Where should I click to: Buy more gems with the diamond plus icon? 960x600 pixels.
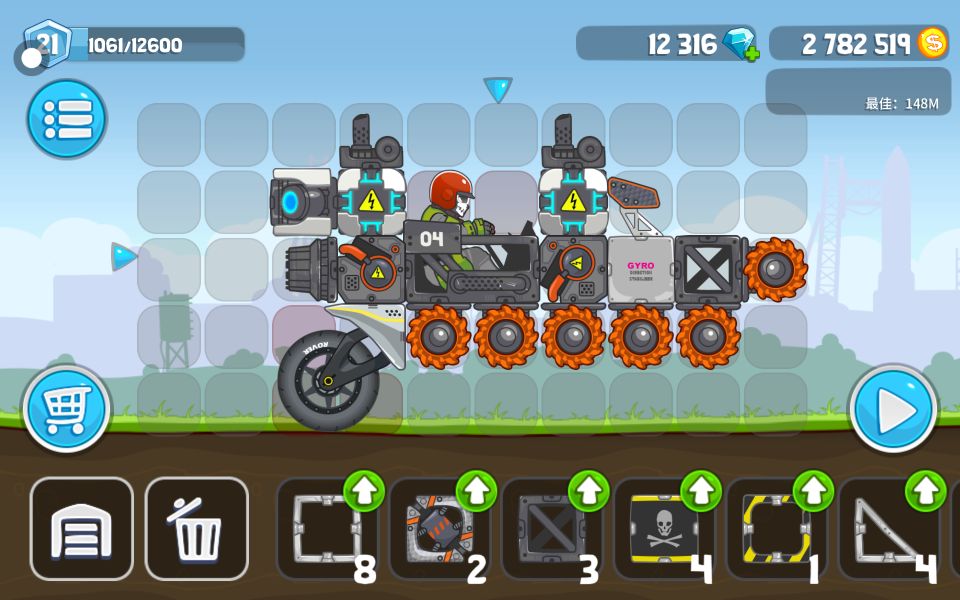point(742,44)
